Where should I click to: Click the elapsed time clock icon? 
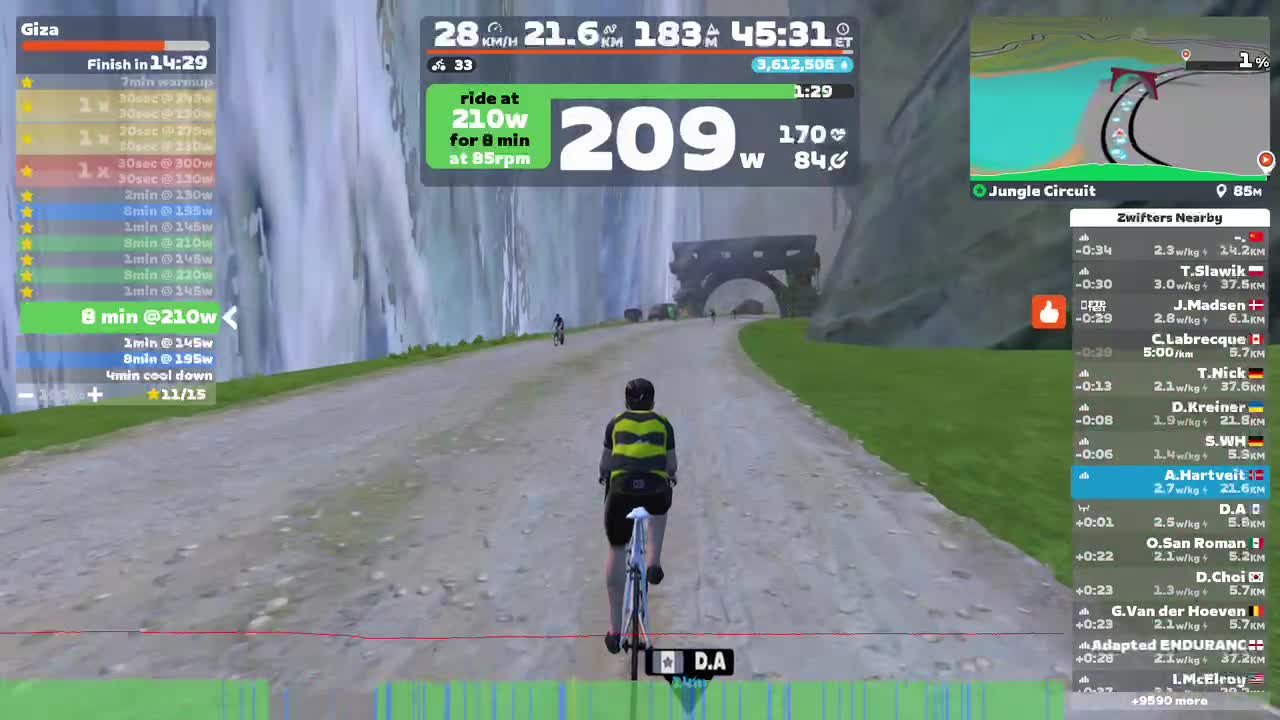(841, 30)
